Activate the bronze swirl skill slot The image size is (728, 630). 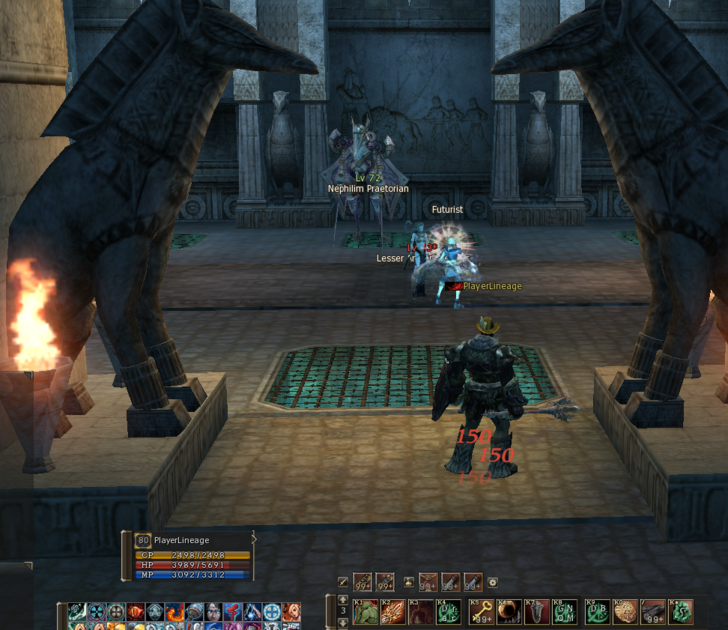(625, 611)
